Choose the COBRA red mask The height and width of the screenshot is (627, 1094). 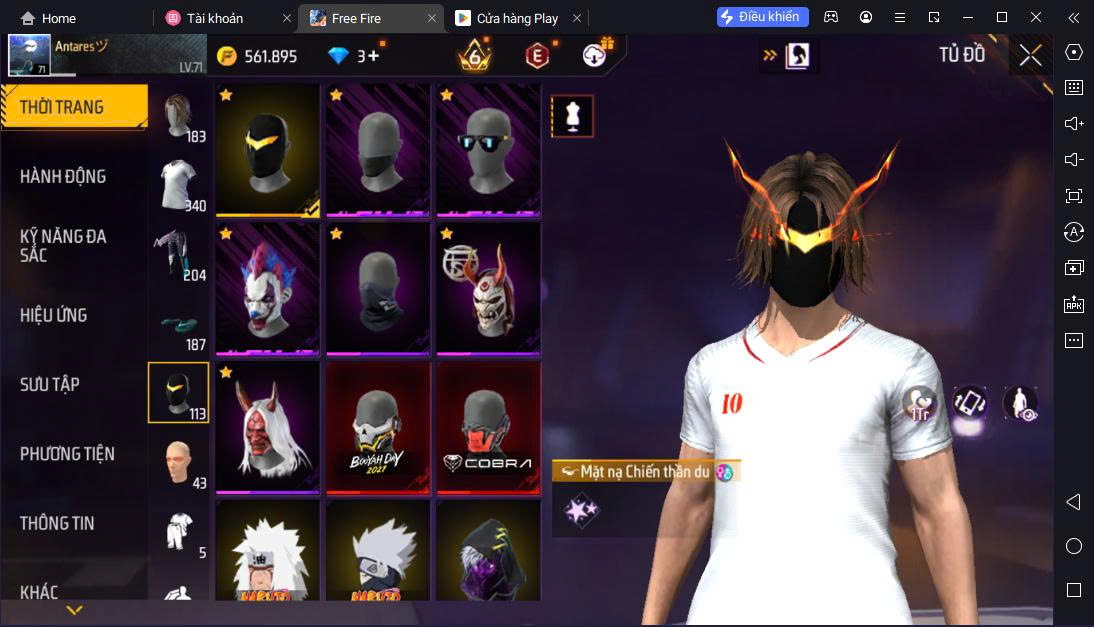point(488,428)
